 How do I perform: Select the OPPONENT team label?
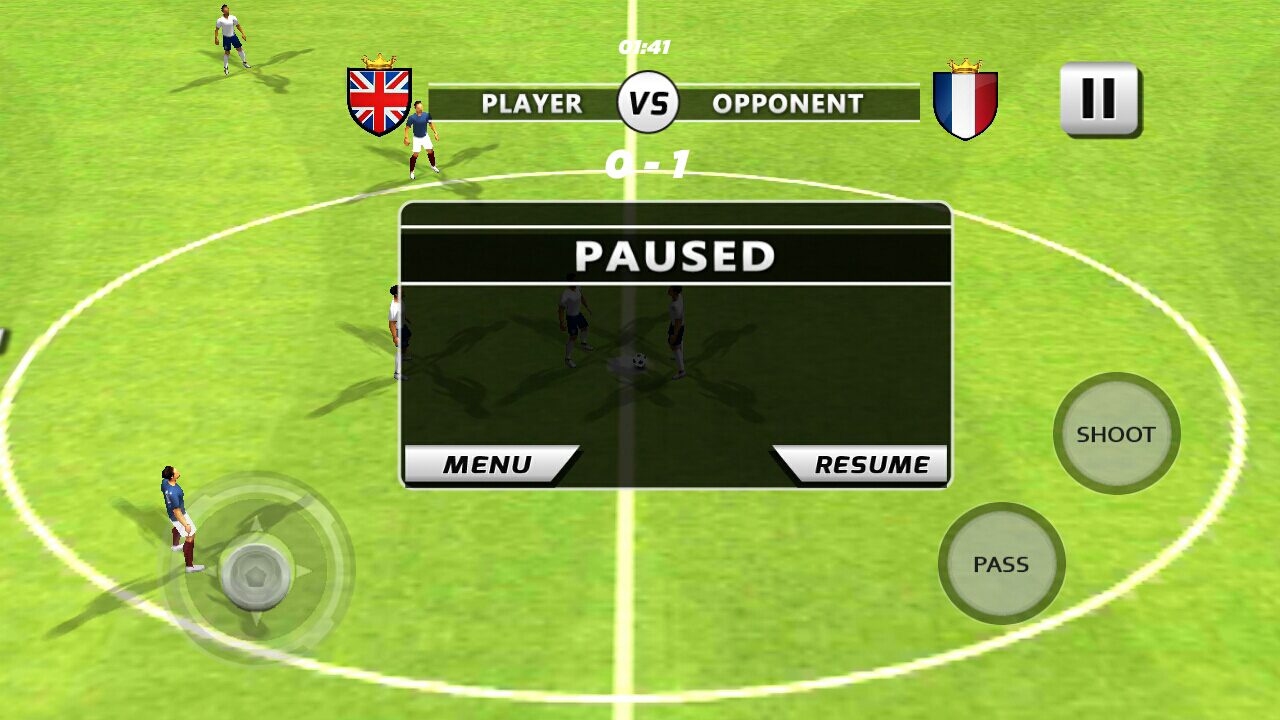click(x=786, y=103)
